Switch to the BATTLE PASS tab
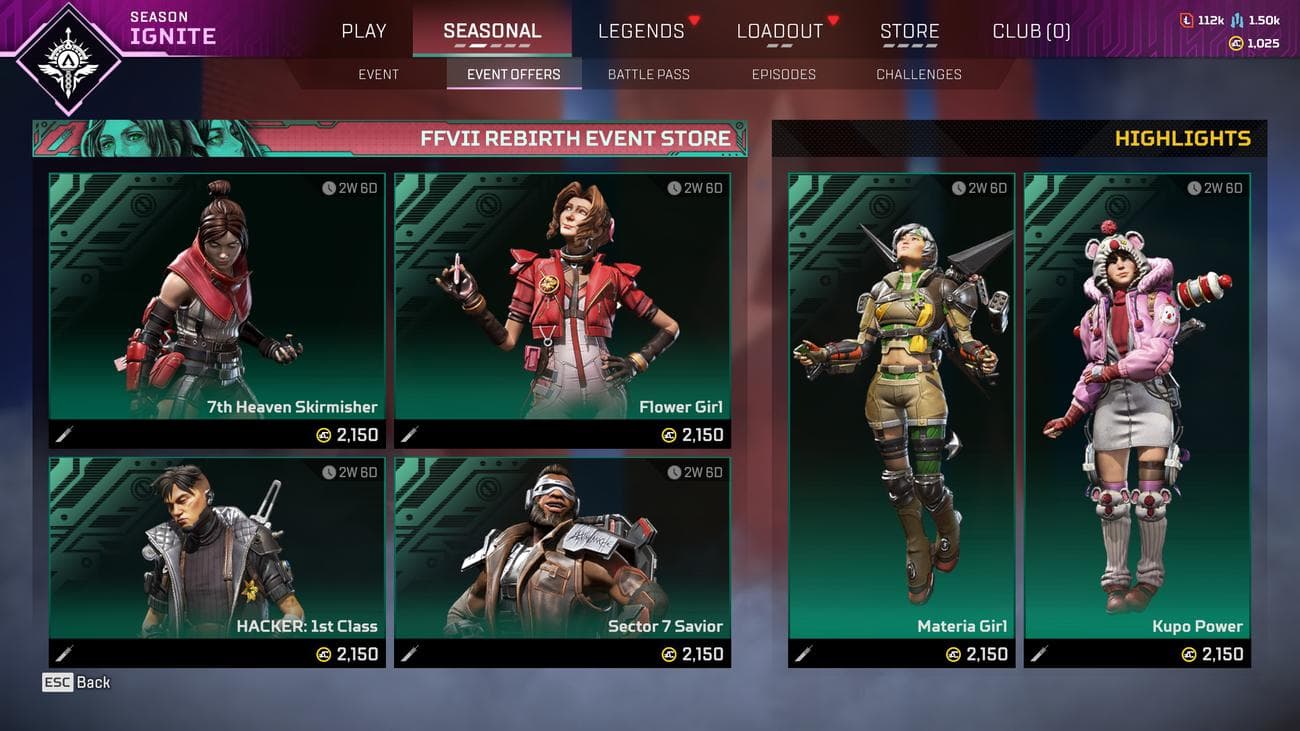1300x731 pixels. point(648,74)
